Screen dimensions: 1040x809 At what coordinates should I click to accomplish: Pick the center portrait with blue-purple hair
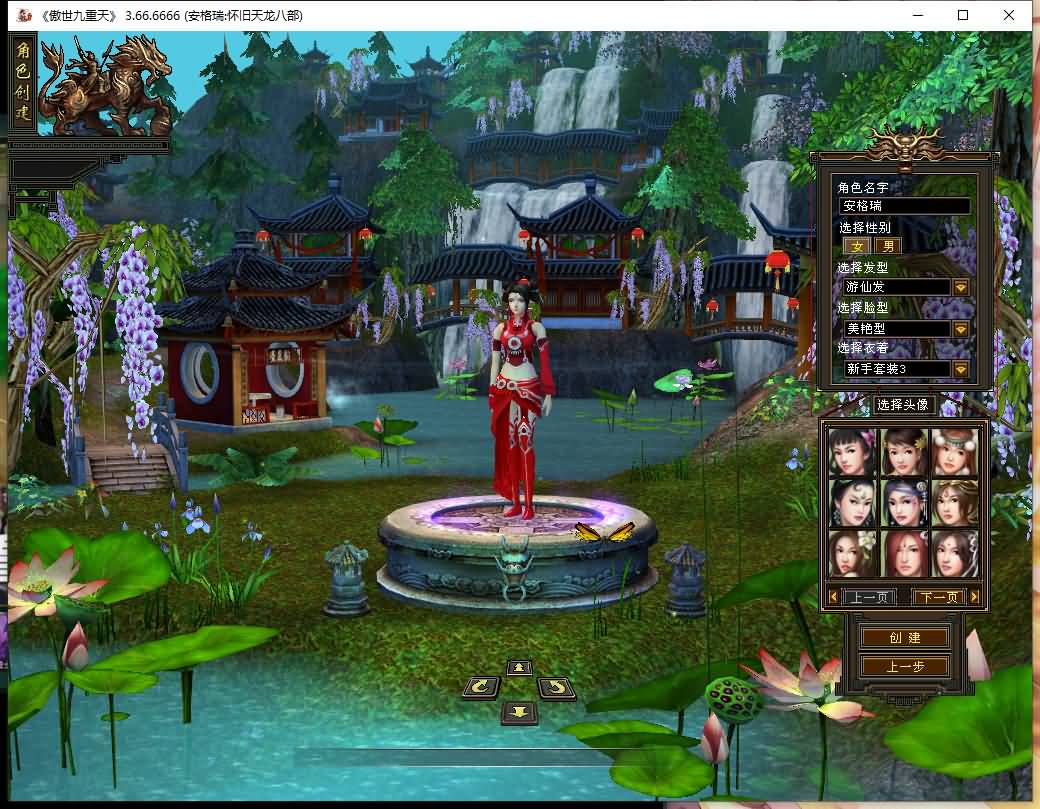pyautogui.click(x=905, y=502)
